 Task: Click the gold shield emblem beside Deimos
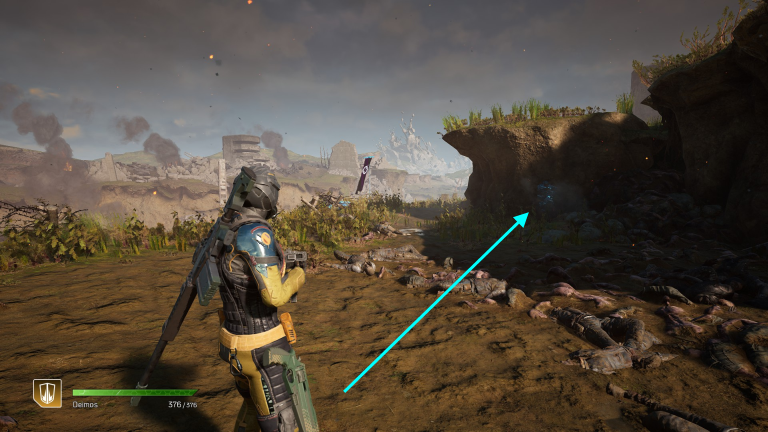[46, 394]
